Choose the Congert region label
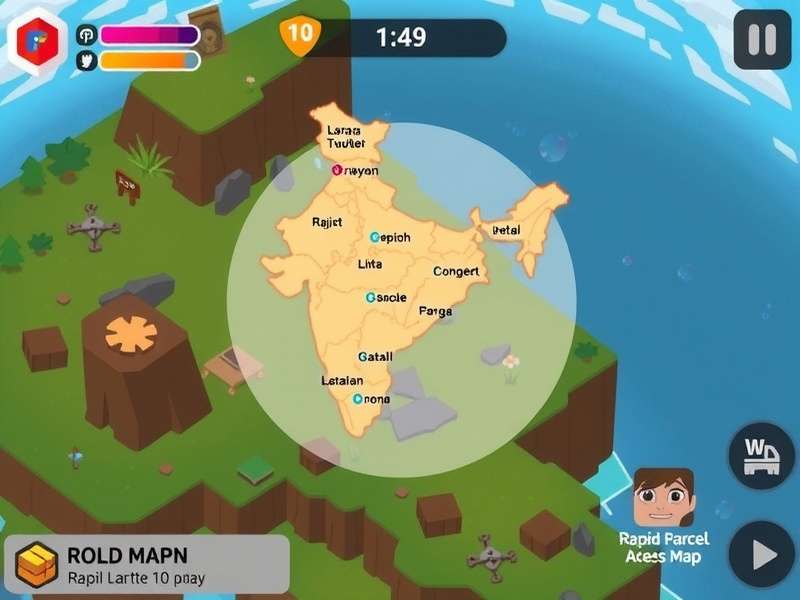The height and width of the screenshot is (600, 800). [456, 271]
